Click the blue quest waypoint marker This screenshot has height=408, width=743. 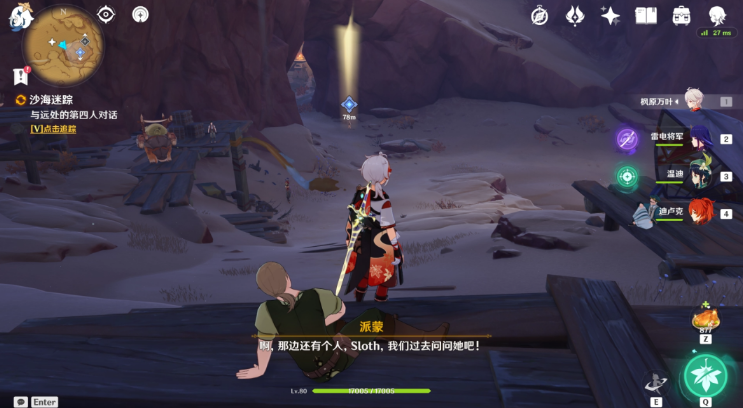click(349, 104)
